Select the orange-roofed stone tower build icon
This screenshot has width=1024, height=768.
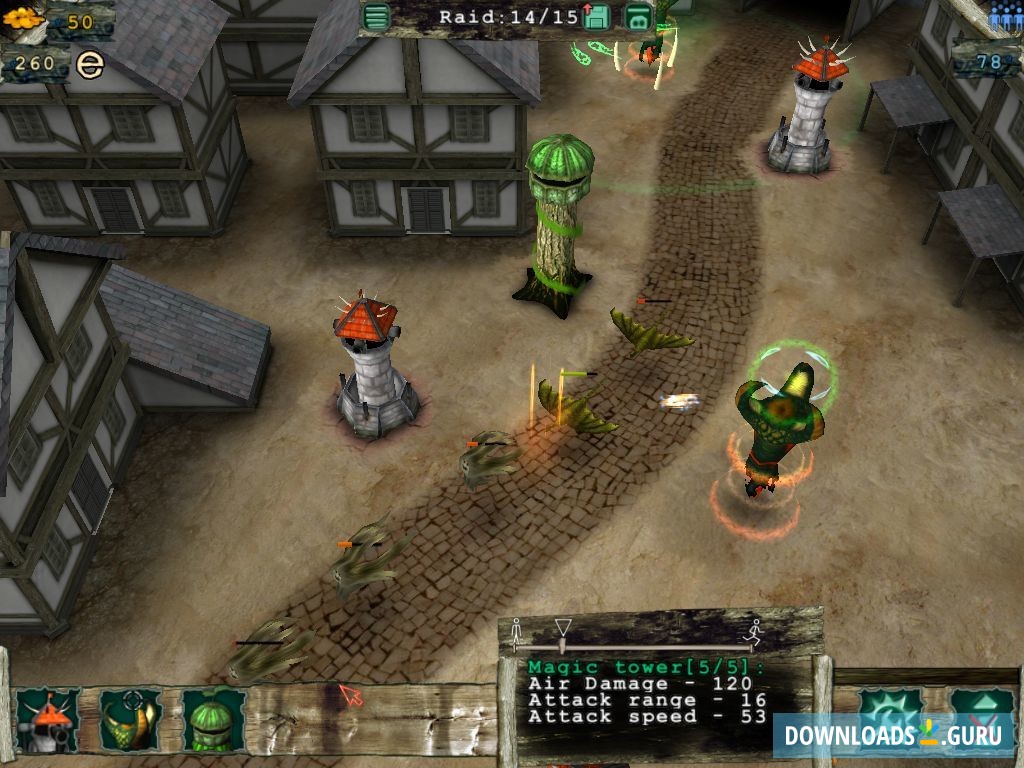coord(47,720)
